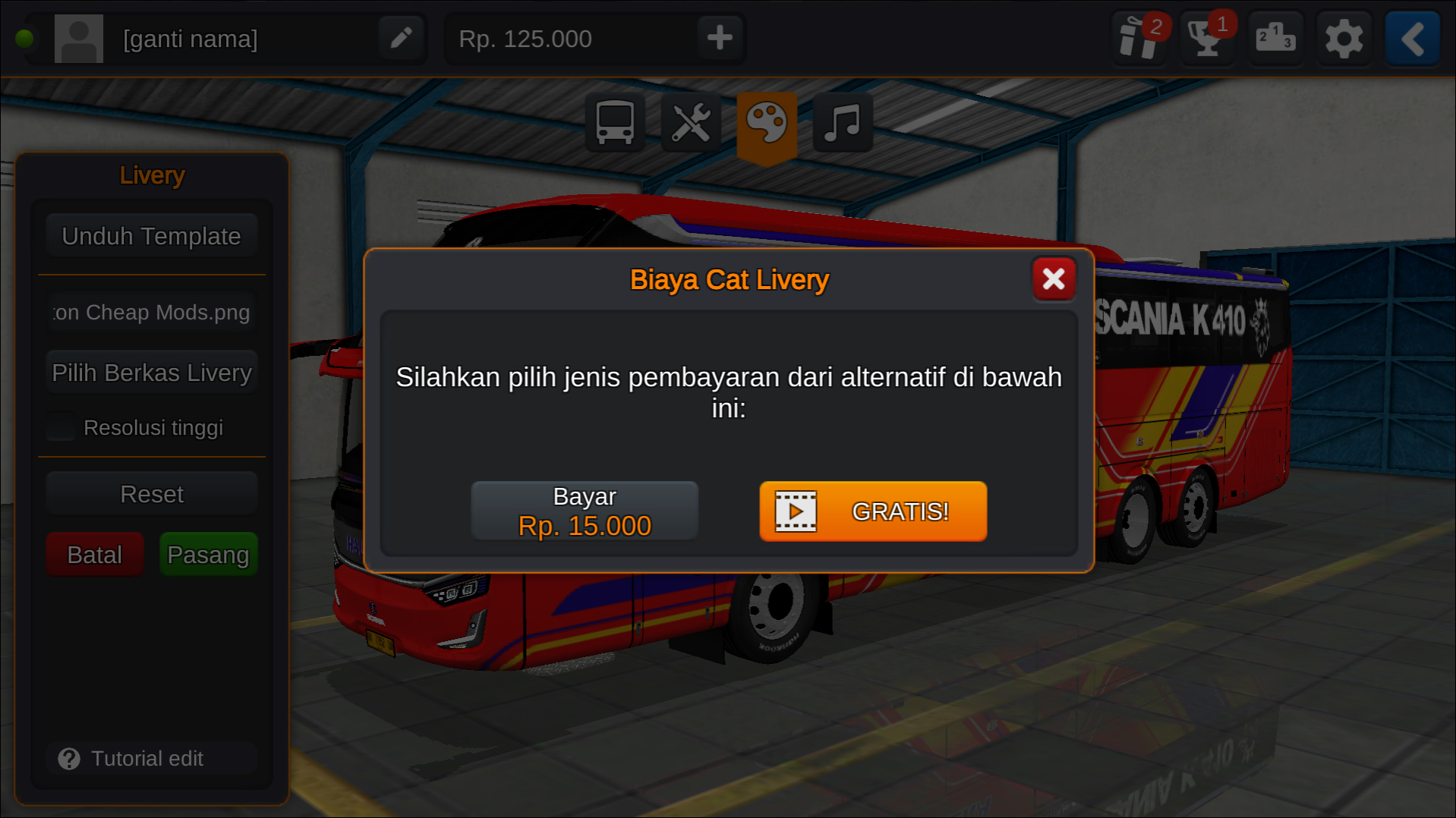Open gifts with the gift box icon
This screenshot has width=1456, height=818.
tap(1139, 38)
